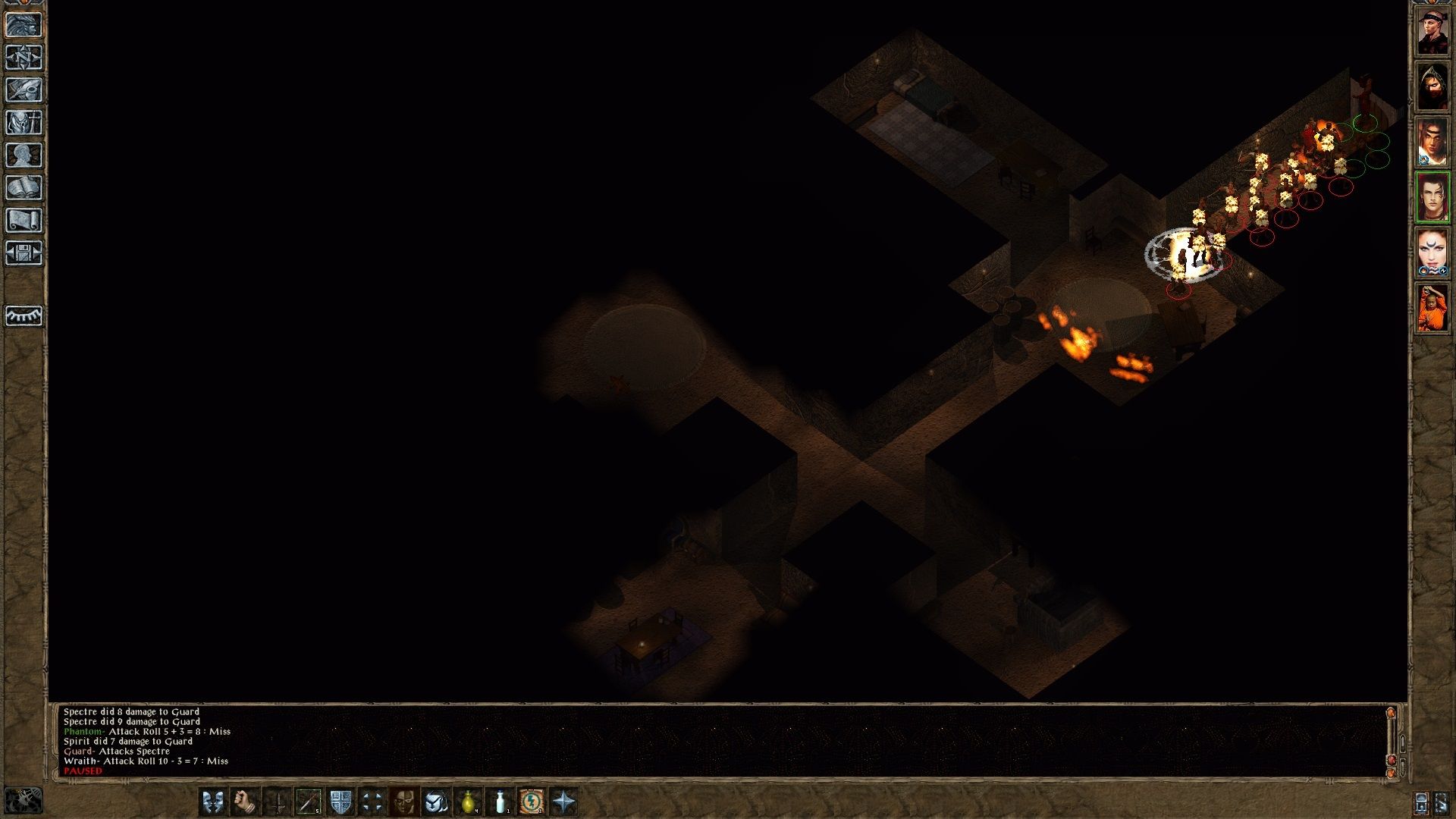This screenshot has width=1456, height=819.
Task: Rest the party using the eye icon
Action: (x=25, y=317)
